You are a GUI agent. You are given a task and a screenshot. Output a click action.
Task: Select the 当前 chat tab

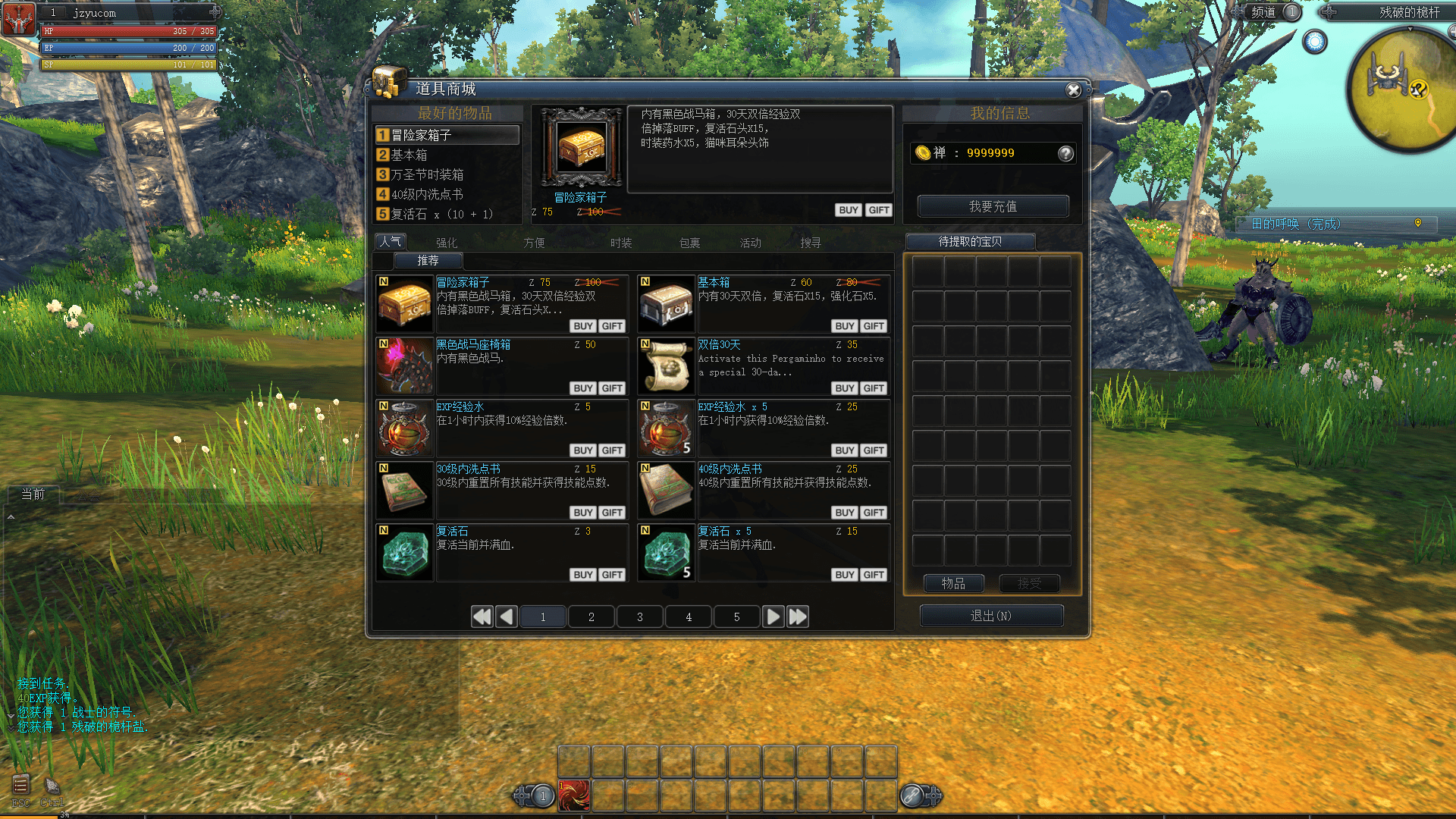click(33, 494)
